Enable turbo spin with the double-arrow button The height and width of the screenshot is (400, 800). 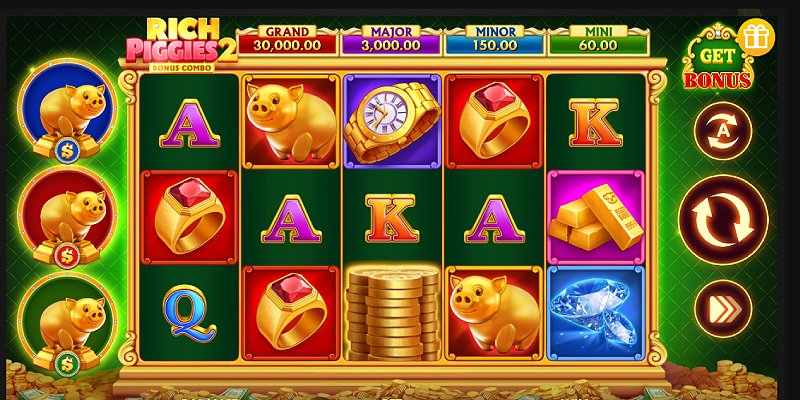tap(723, 308)
